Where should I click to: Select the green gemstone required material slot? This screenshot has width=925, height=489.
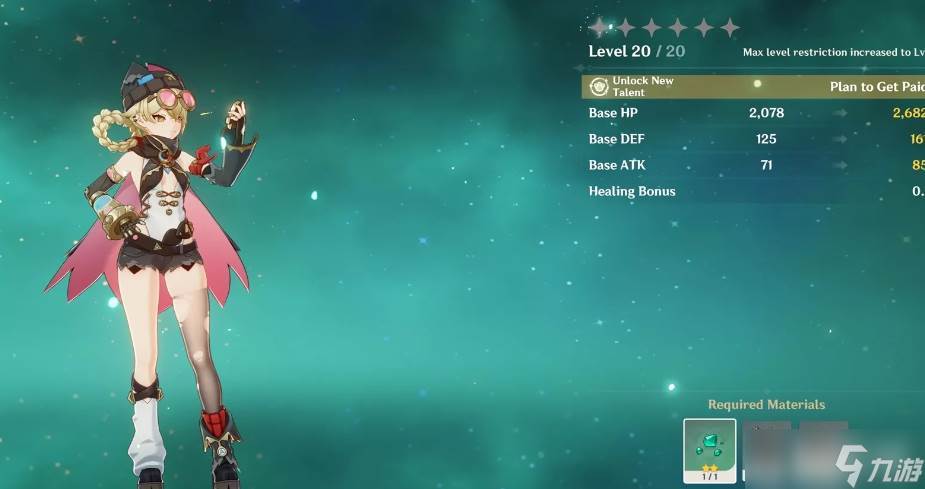(710, 450)
